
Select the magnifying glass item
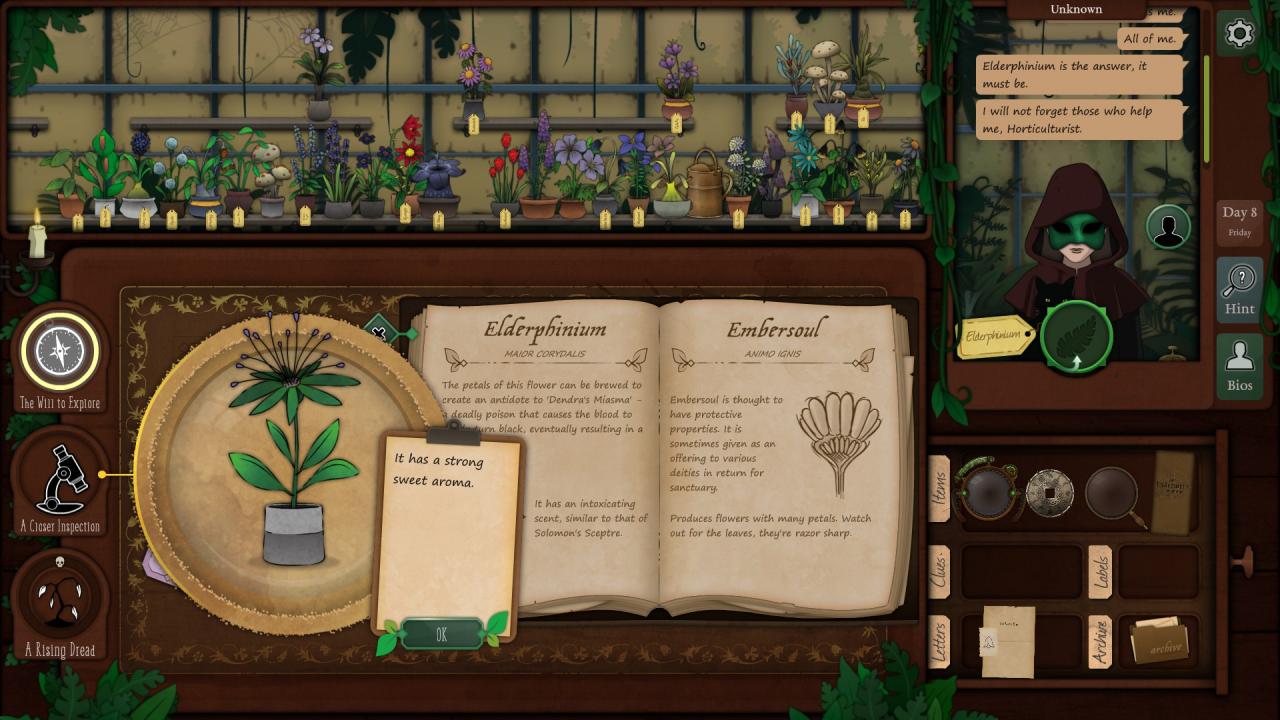coord(1113,493)
